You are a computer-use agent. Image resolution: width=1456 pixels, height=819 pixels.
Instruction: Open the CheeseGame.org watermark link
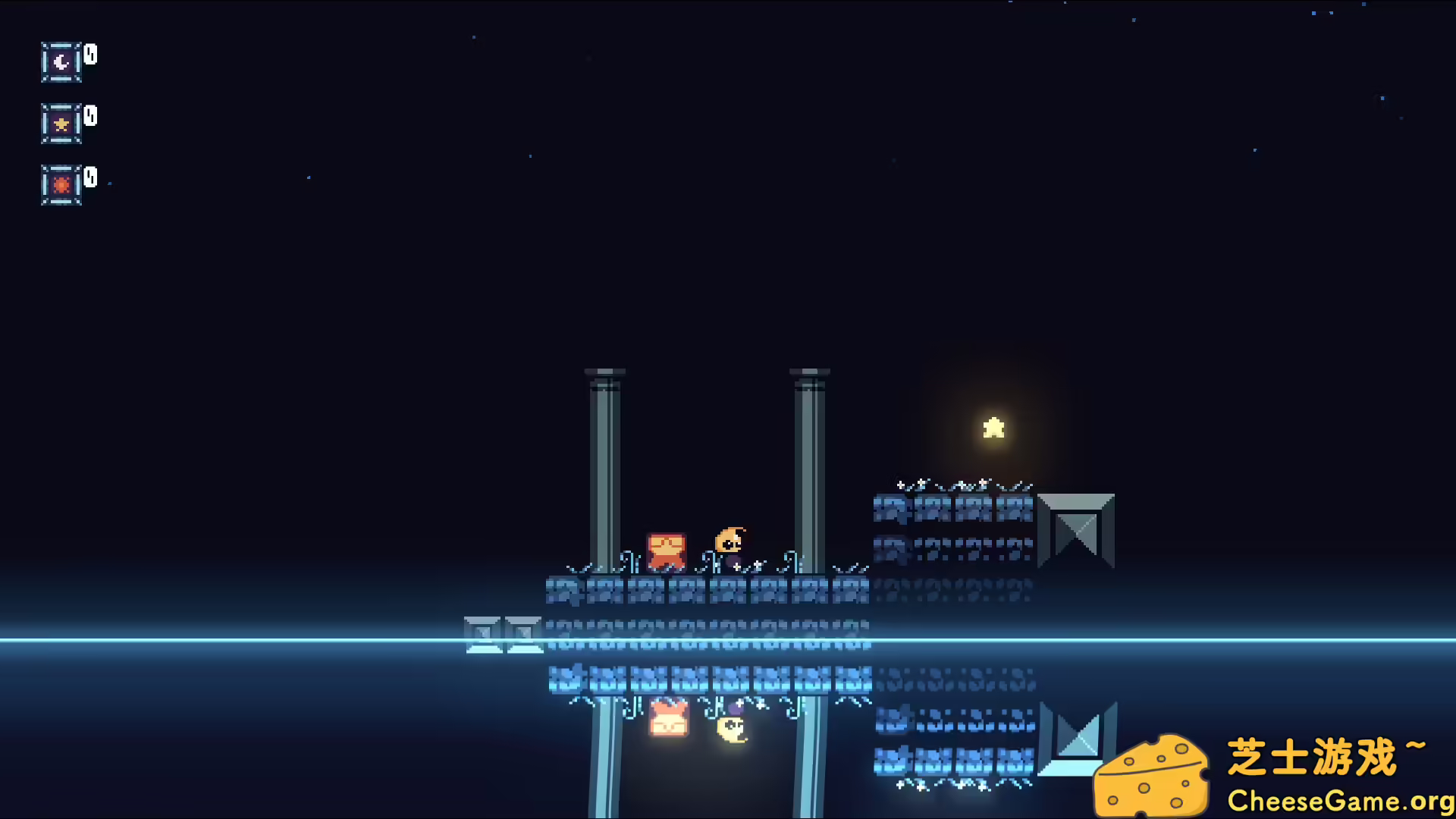tap(1339, 800)
